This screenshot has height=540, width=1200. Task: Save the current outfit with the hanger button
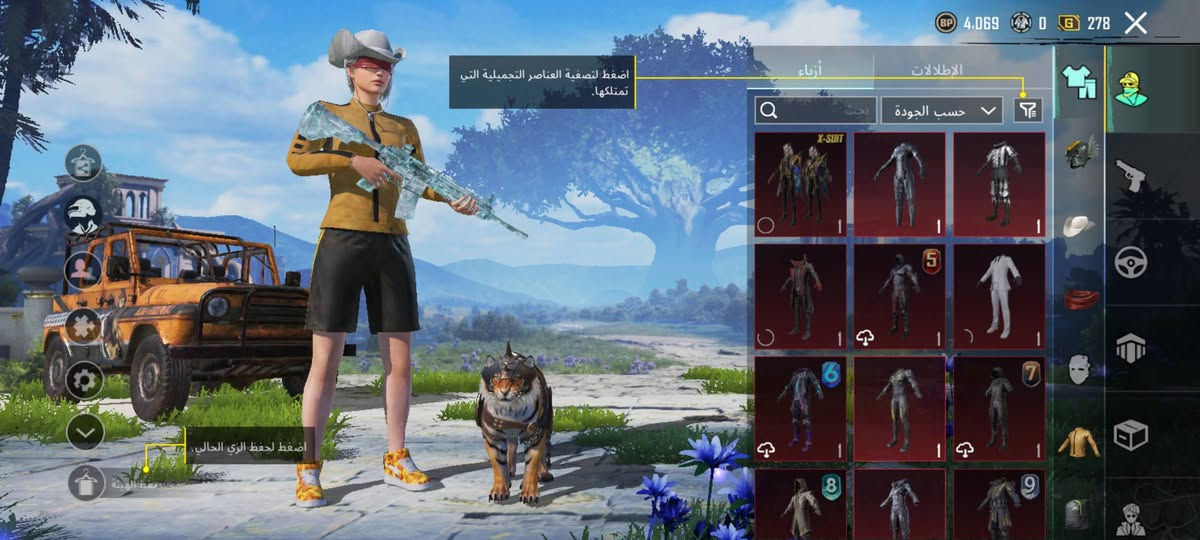pos(86,483)
